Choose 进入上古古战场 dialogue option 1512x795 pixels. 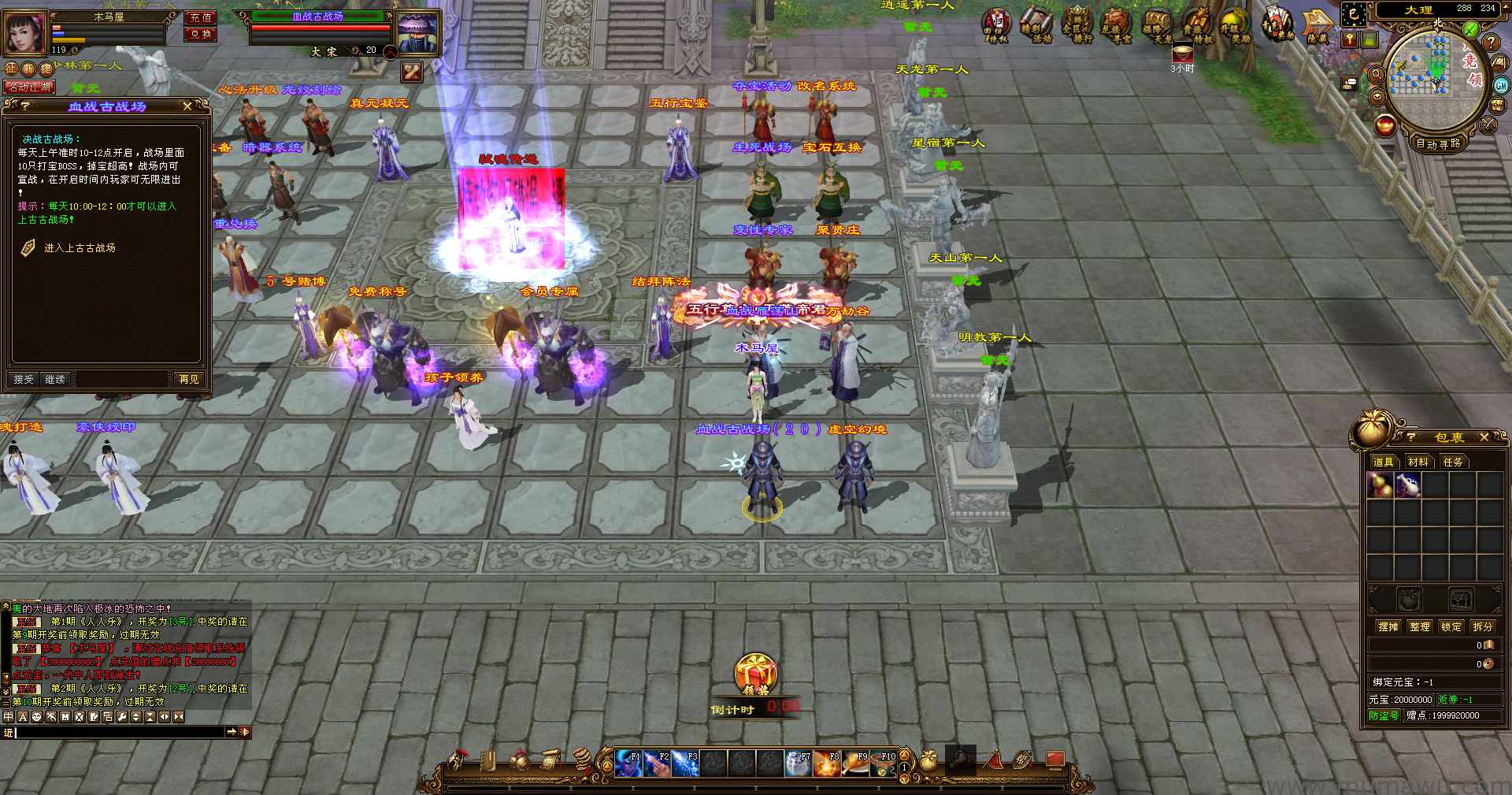79,248
